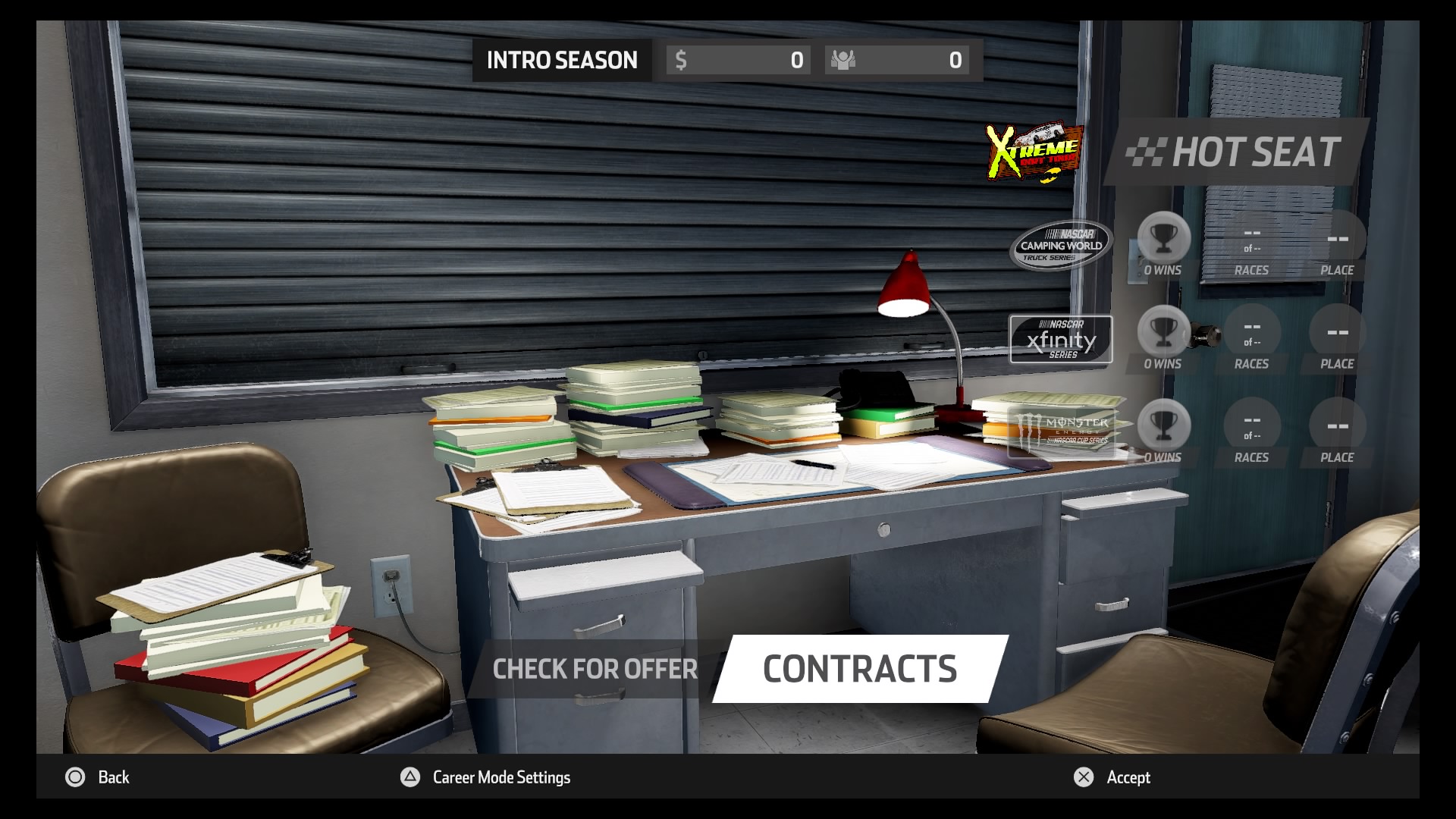The image size is (1456, 819).
Task: Select the Monster Energy Cup Series logo
Action: pos(1062,431)
